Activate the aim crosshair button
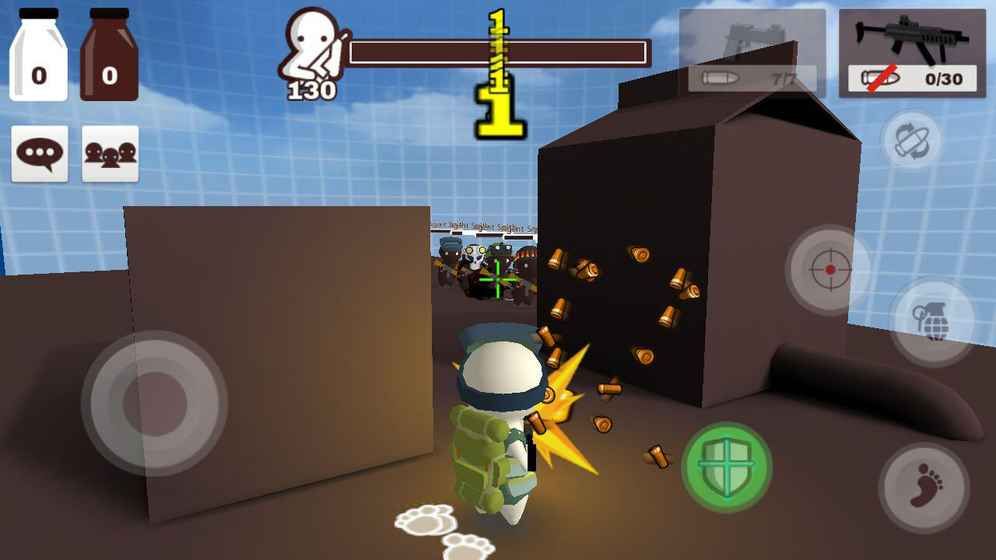 click(828, 270)
